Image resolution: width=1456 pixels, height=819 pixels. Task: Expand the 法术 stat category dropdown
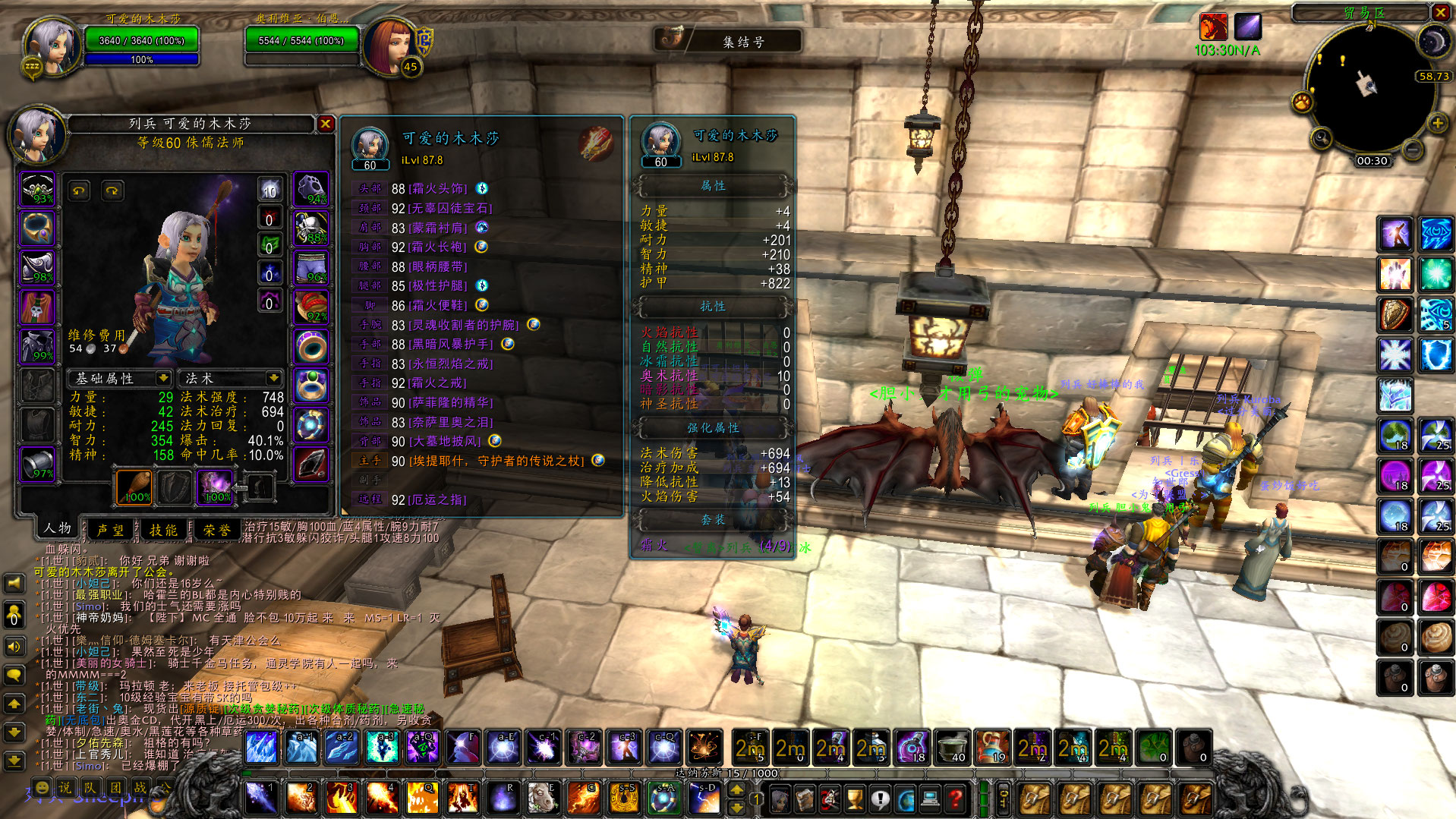tap(273, 378)
